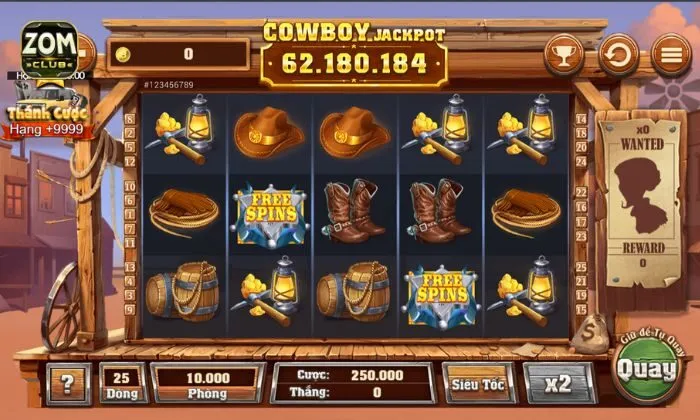Open the question mark help button

[68, 384]
